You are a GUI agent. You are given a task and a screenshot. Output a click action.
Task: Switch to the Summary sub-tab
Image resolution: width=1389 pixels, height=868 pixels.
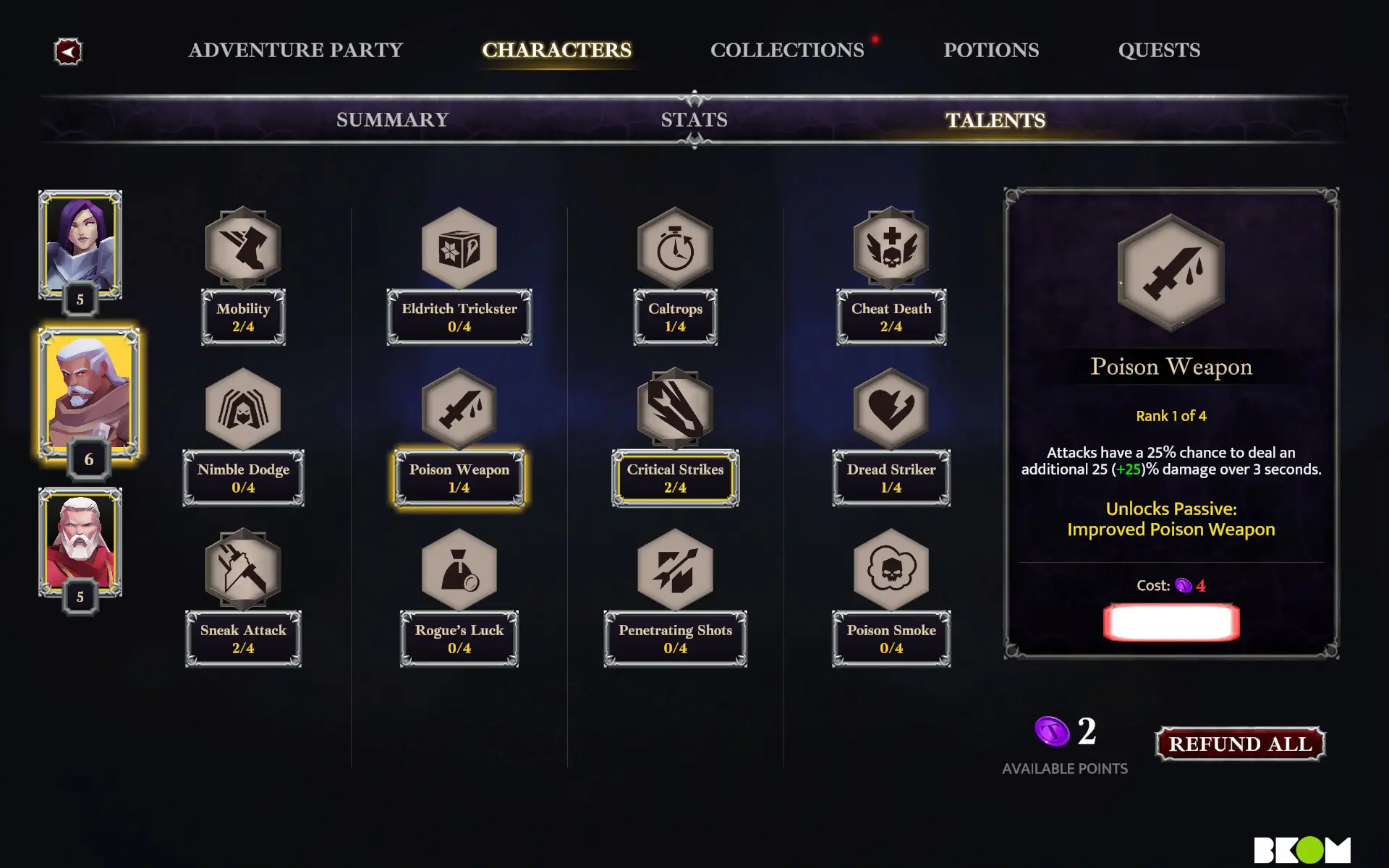392,119
